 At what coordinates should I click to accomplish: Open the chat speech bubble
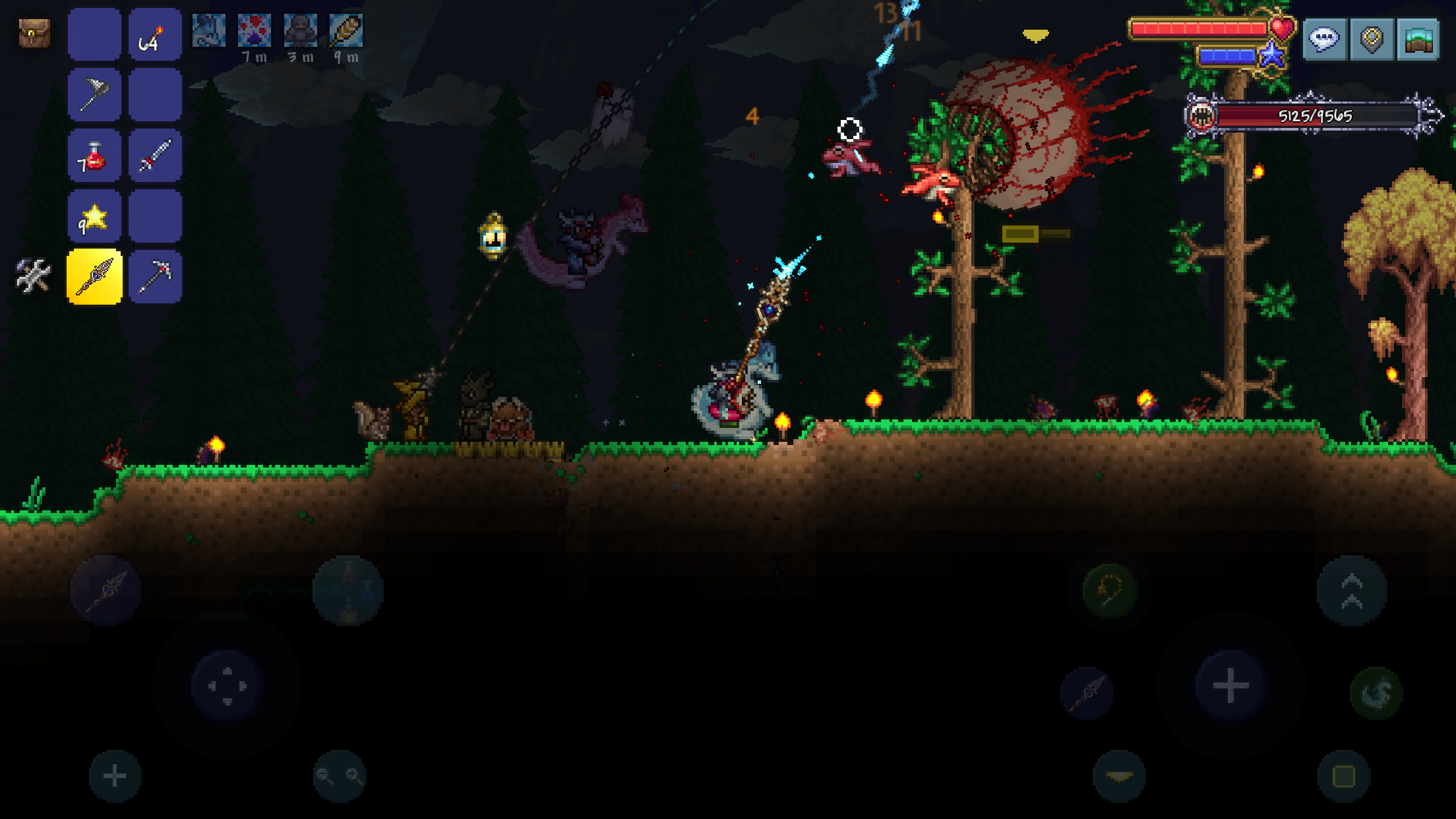click(x=1324, y=40)
